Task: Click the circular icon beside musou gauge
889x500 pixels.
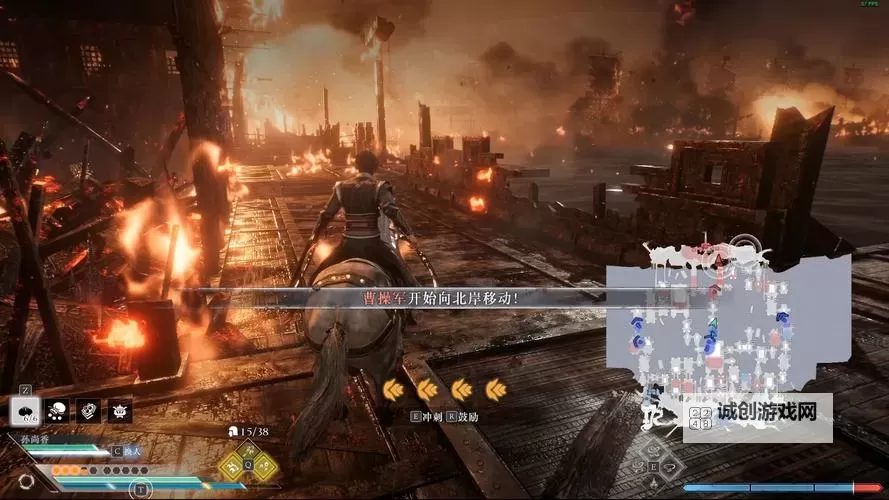Action: click(26, 481)
